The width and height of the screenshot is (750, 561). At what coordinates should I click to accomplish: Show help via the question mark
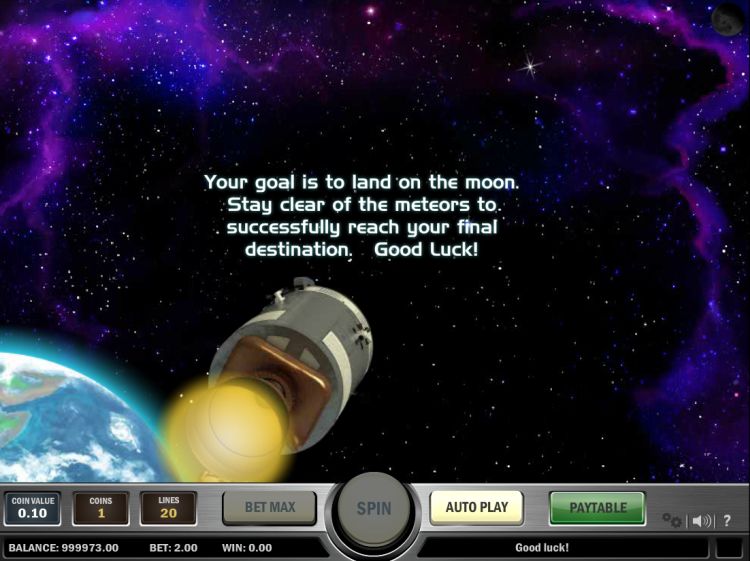727,520
